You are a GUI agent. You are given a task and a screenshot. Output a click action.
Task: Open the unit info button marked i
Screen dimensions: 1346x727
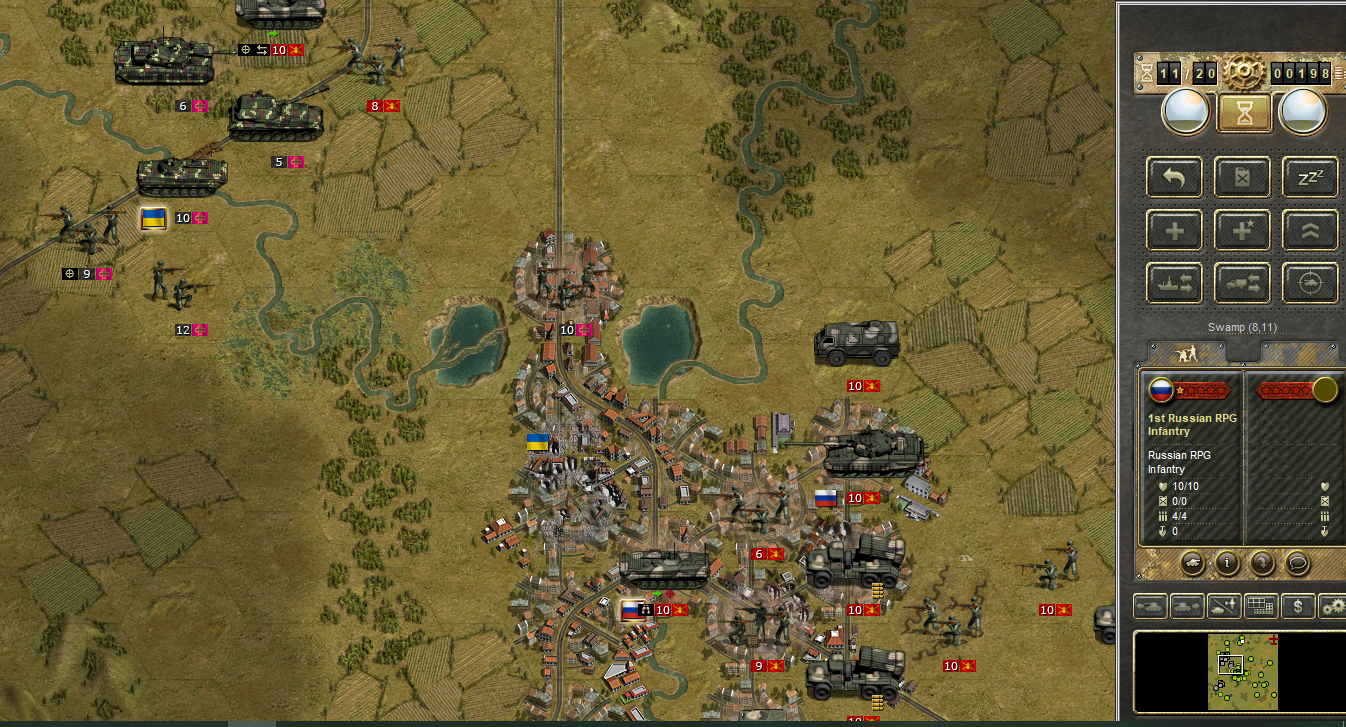coord(1227,562)
